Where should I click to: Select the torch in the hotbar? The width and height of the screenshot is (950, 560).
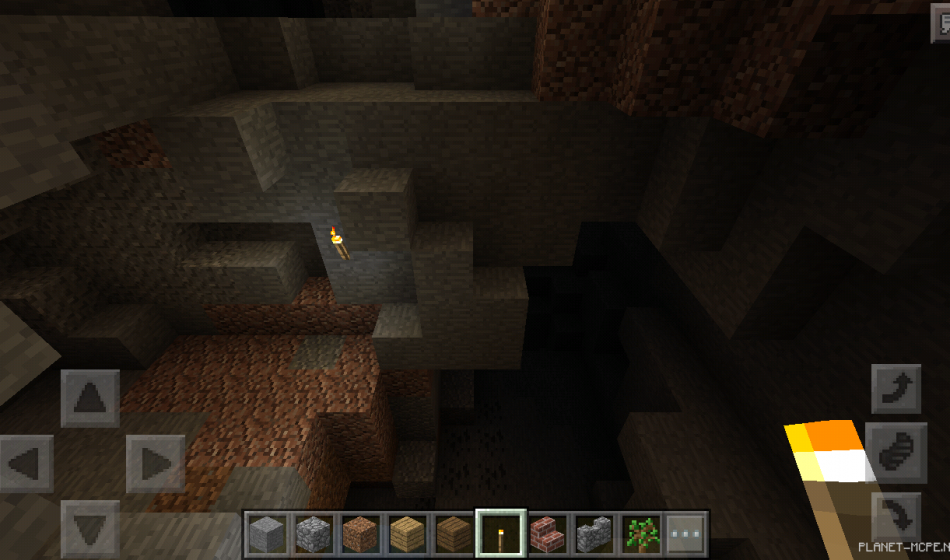500,532
